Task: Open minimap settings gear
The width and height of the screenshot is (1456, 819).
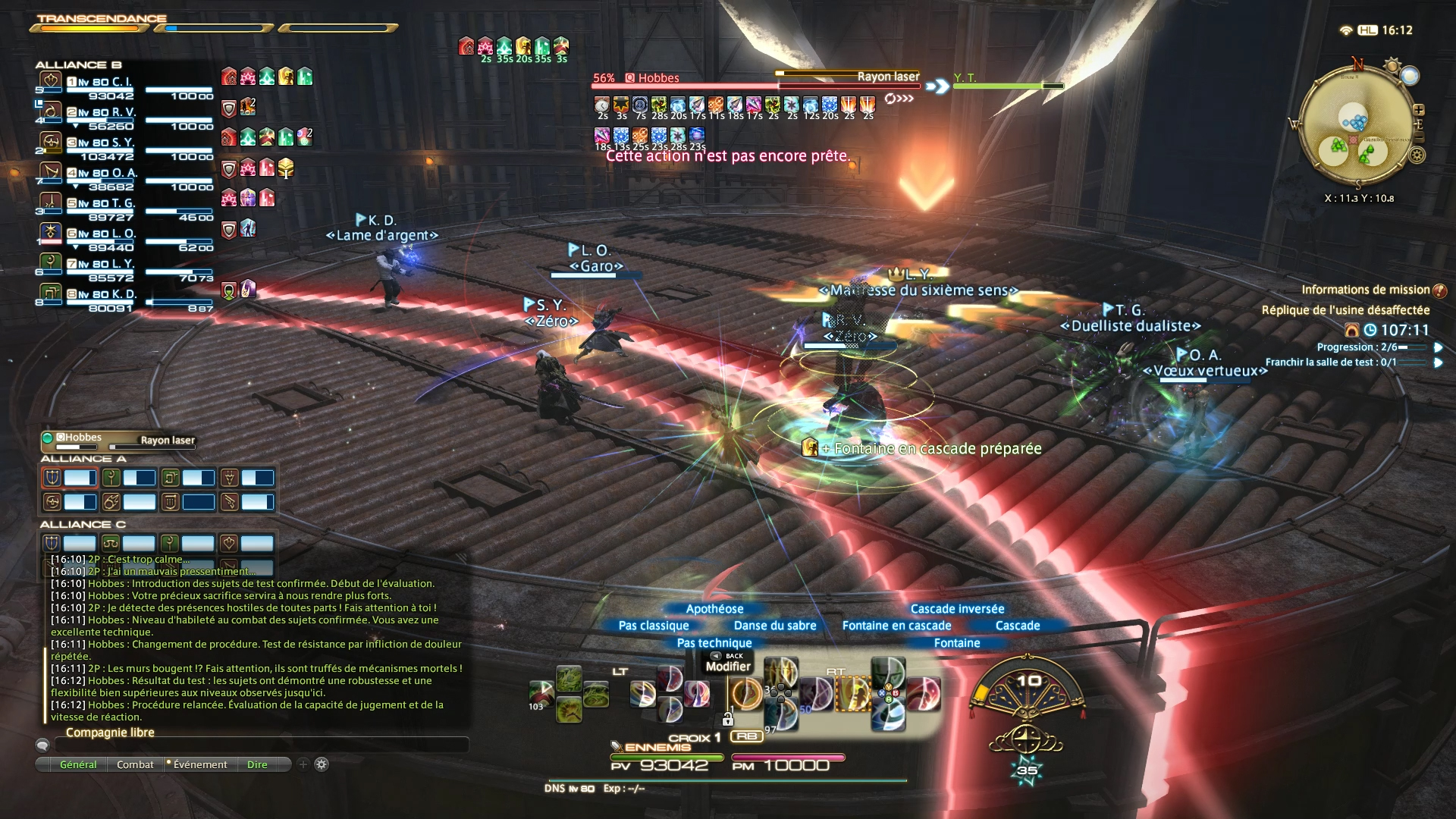Action: (1417, 155)
